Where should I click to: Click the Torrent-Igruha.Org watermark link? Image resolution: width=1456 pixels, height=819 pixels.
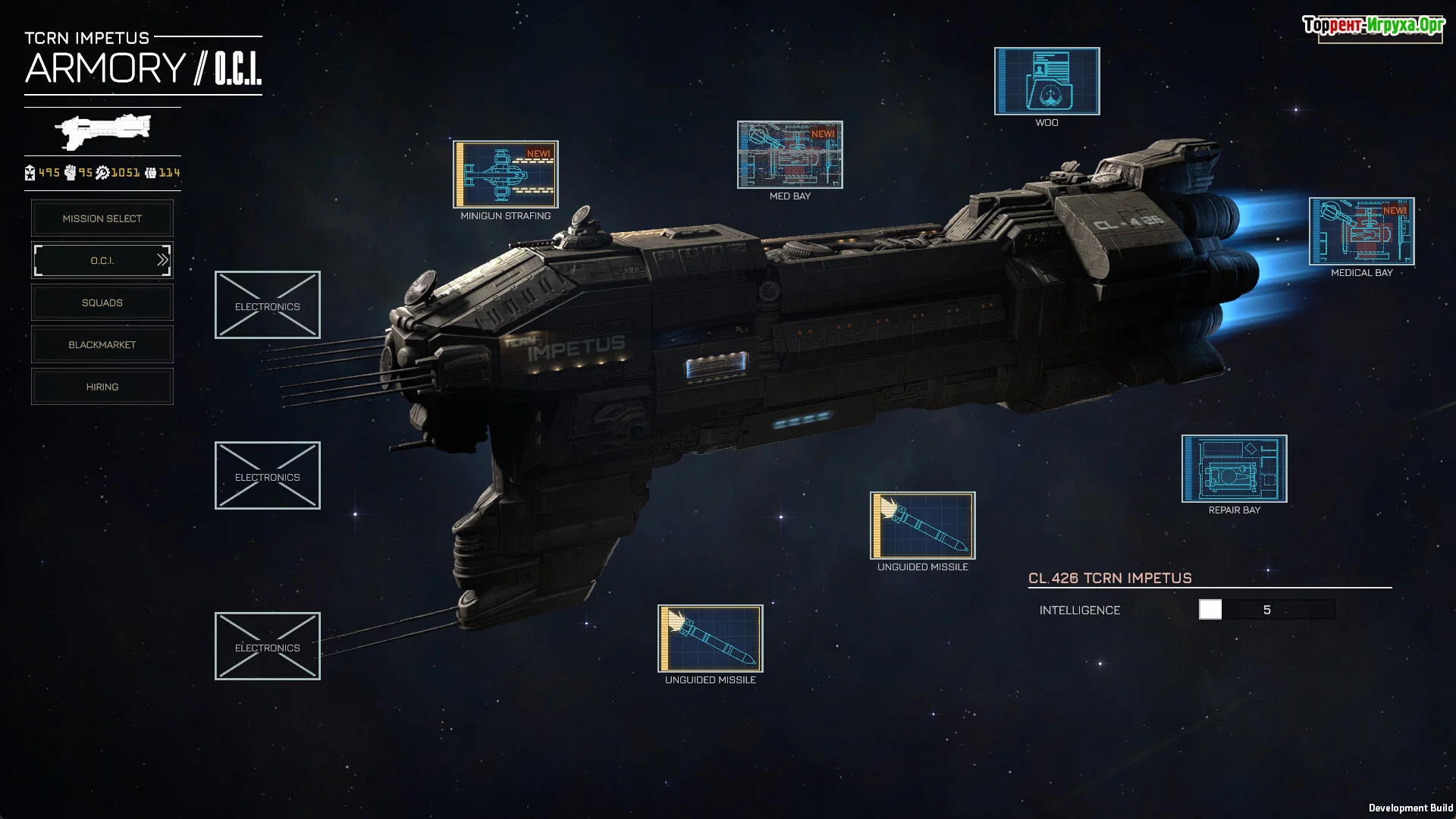(1373, 27)
